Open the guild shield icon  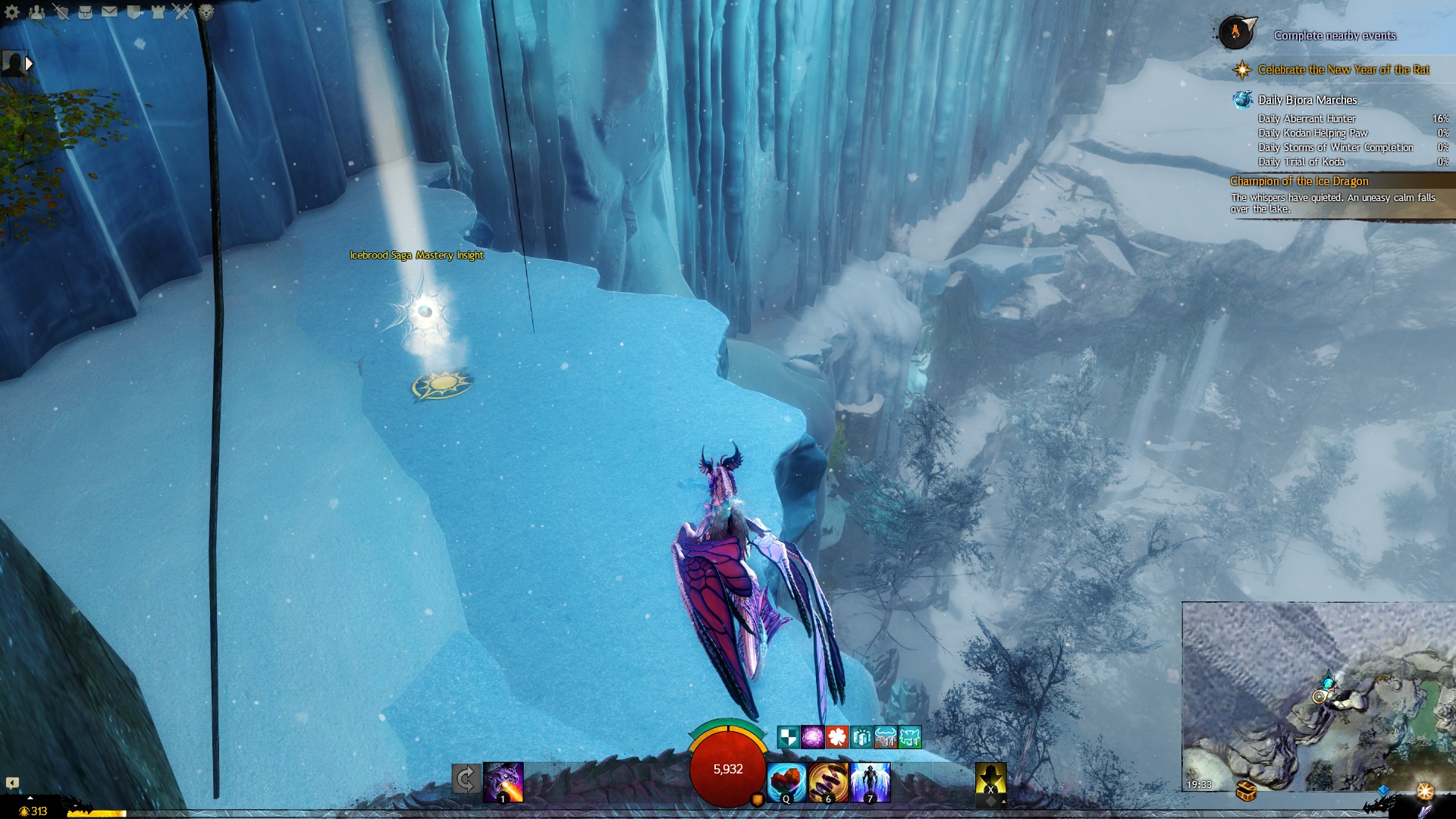click(133, 12)
